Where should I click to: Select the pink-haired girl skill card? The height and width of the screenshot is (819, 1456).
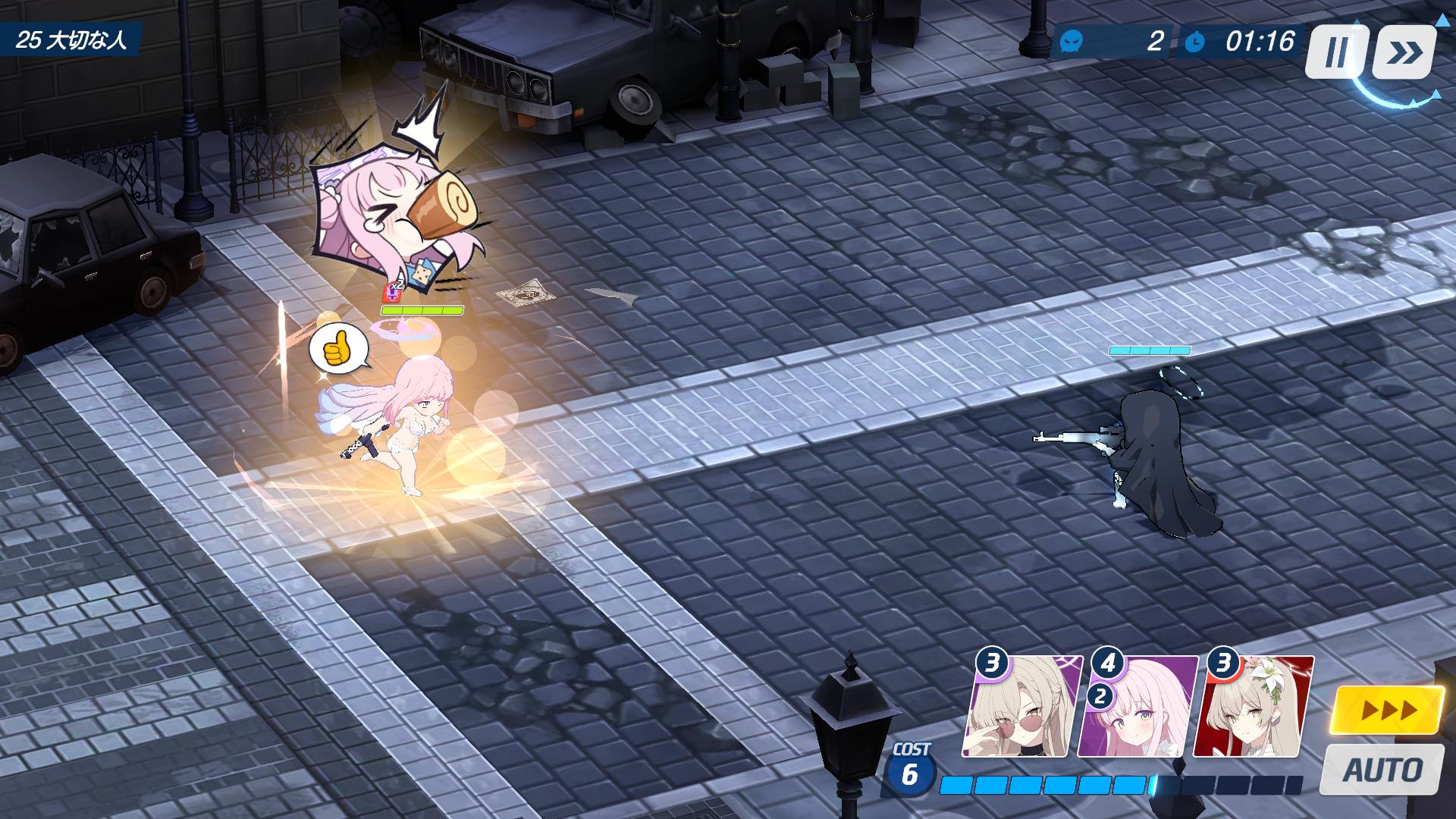pyautogui.click(x=1137, y=708)
